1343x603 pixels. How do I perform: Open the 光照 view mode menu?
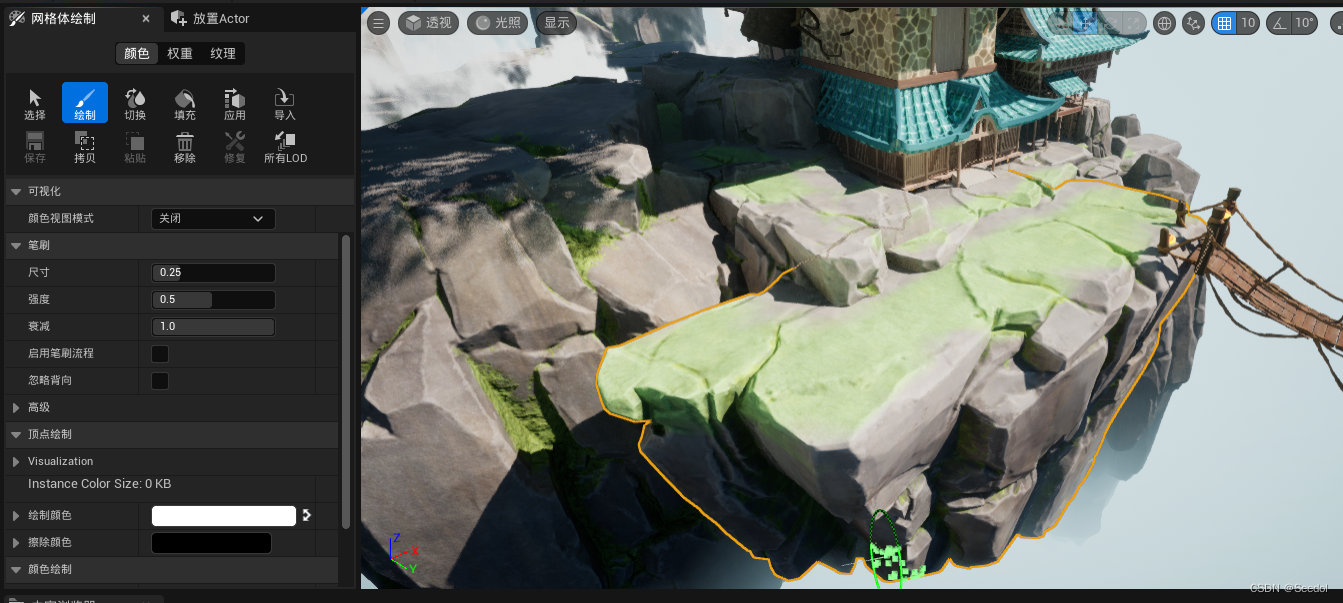point(498,23)
